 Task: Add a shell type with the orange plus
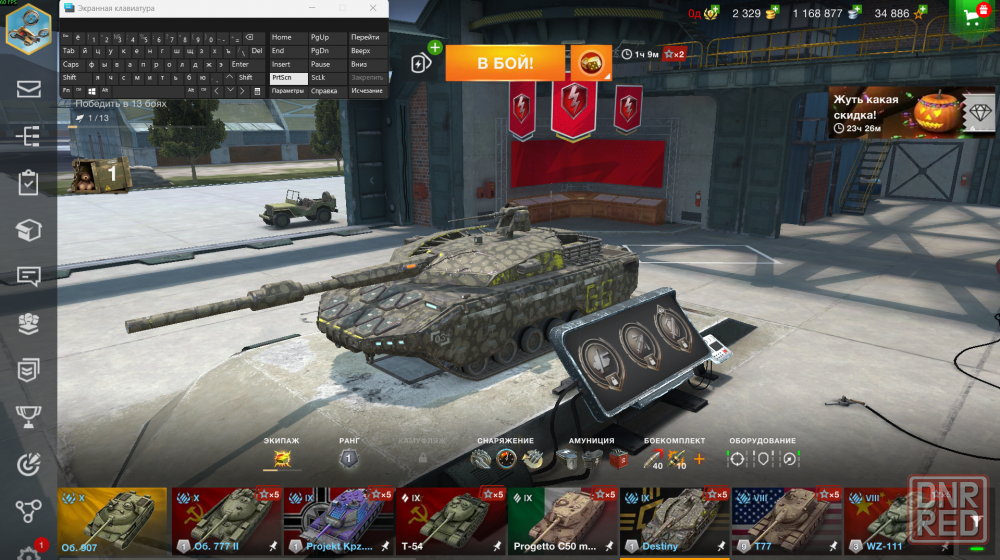click(x=698, y=459)
